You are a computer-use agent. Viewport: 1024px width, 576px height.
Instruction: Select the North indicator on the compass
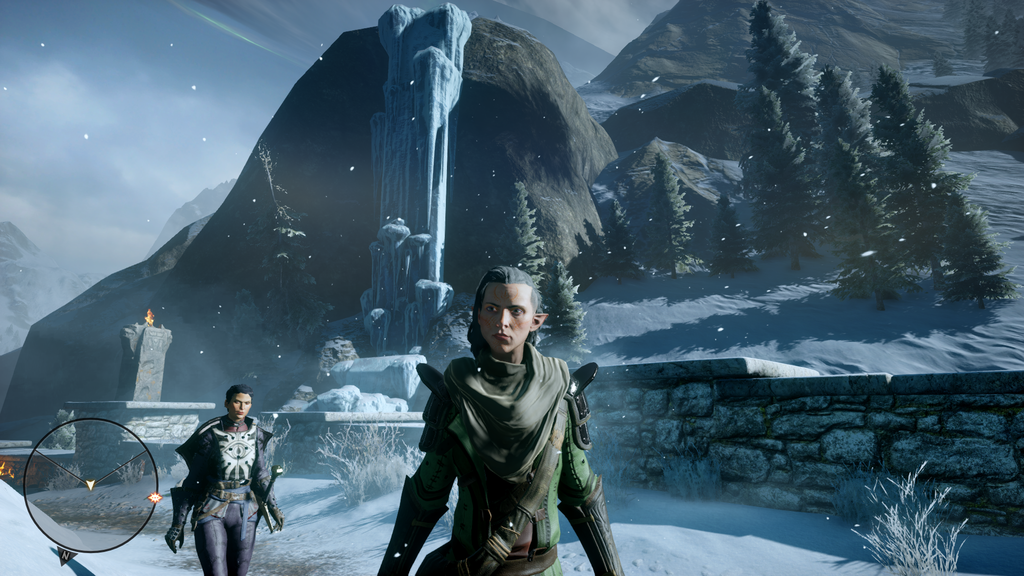[x=66, y=555]
